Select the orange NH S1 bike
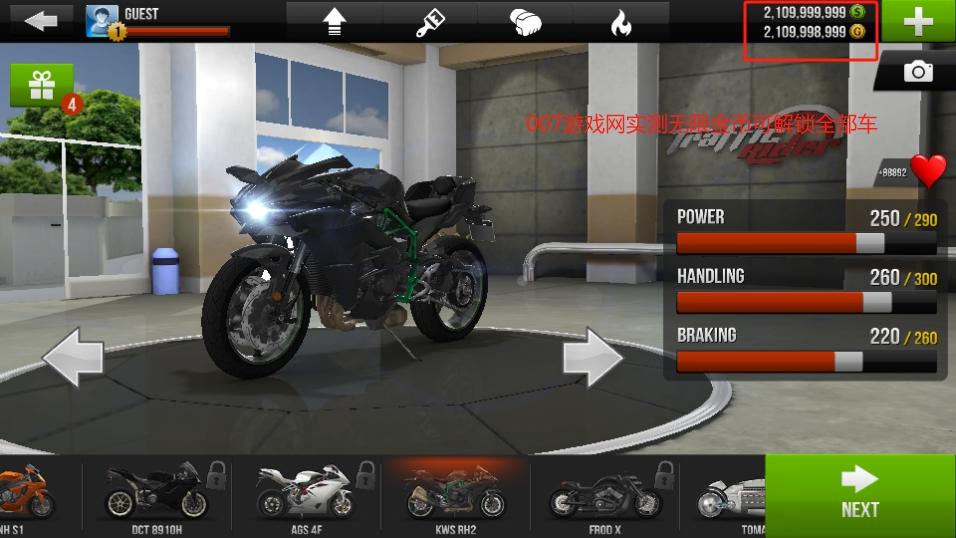Viewport: 956px width, 538px height. coord(27,494)
